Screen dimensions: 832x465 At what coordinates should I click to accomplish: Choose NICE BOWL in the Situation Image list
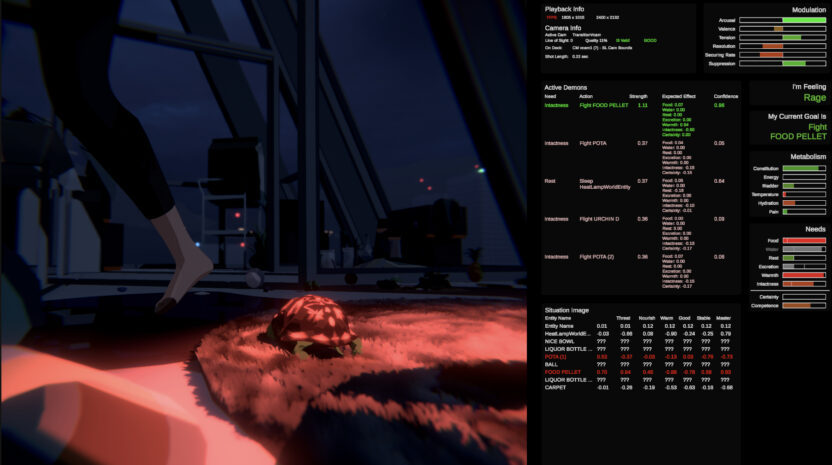click(560, 341)
